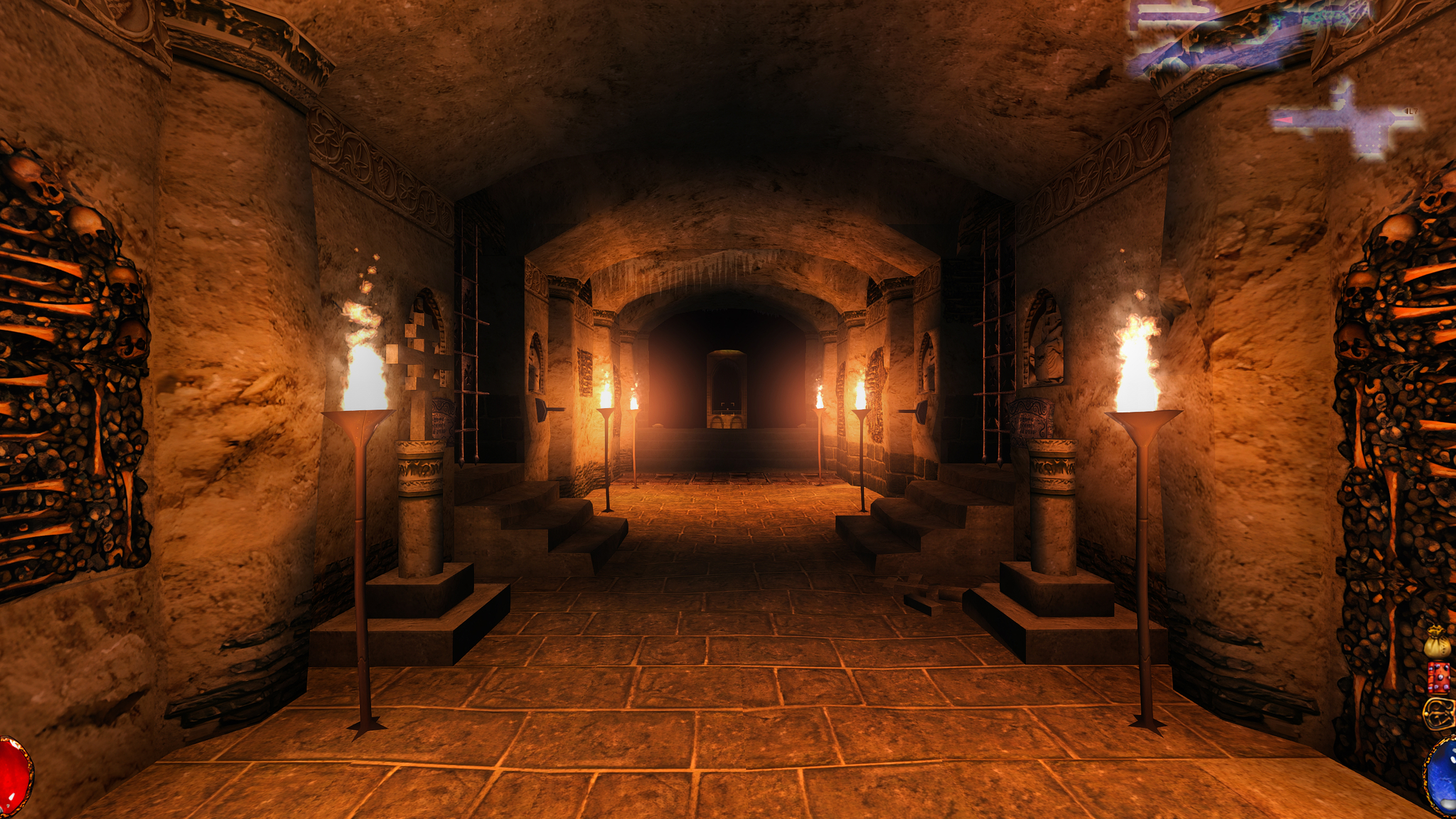
Task: Open the red studded journal book
Action: (1439, 678)
